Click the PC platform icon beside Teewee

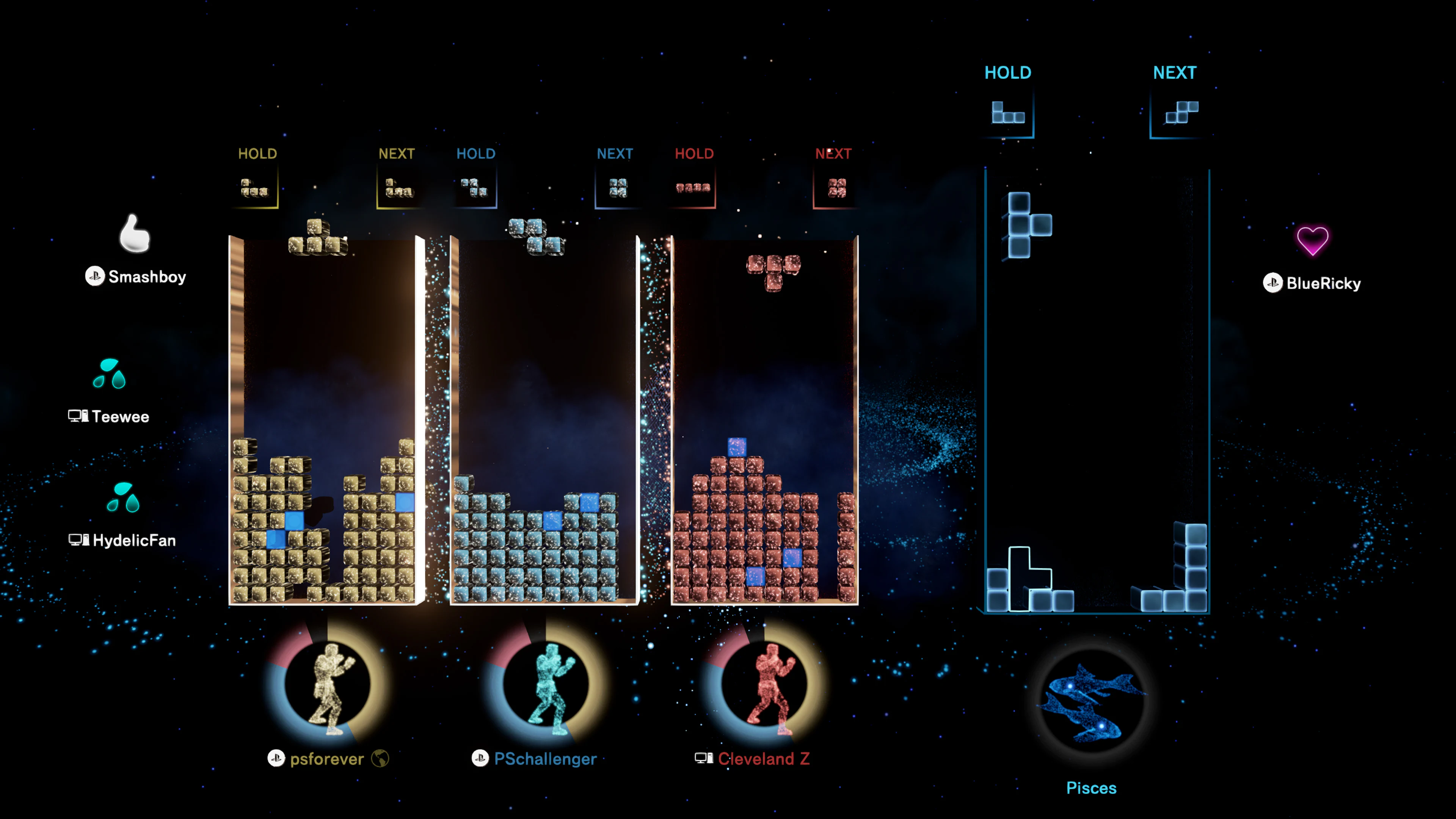click(x=78, y=416)
